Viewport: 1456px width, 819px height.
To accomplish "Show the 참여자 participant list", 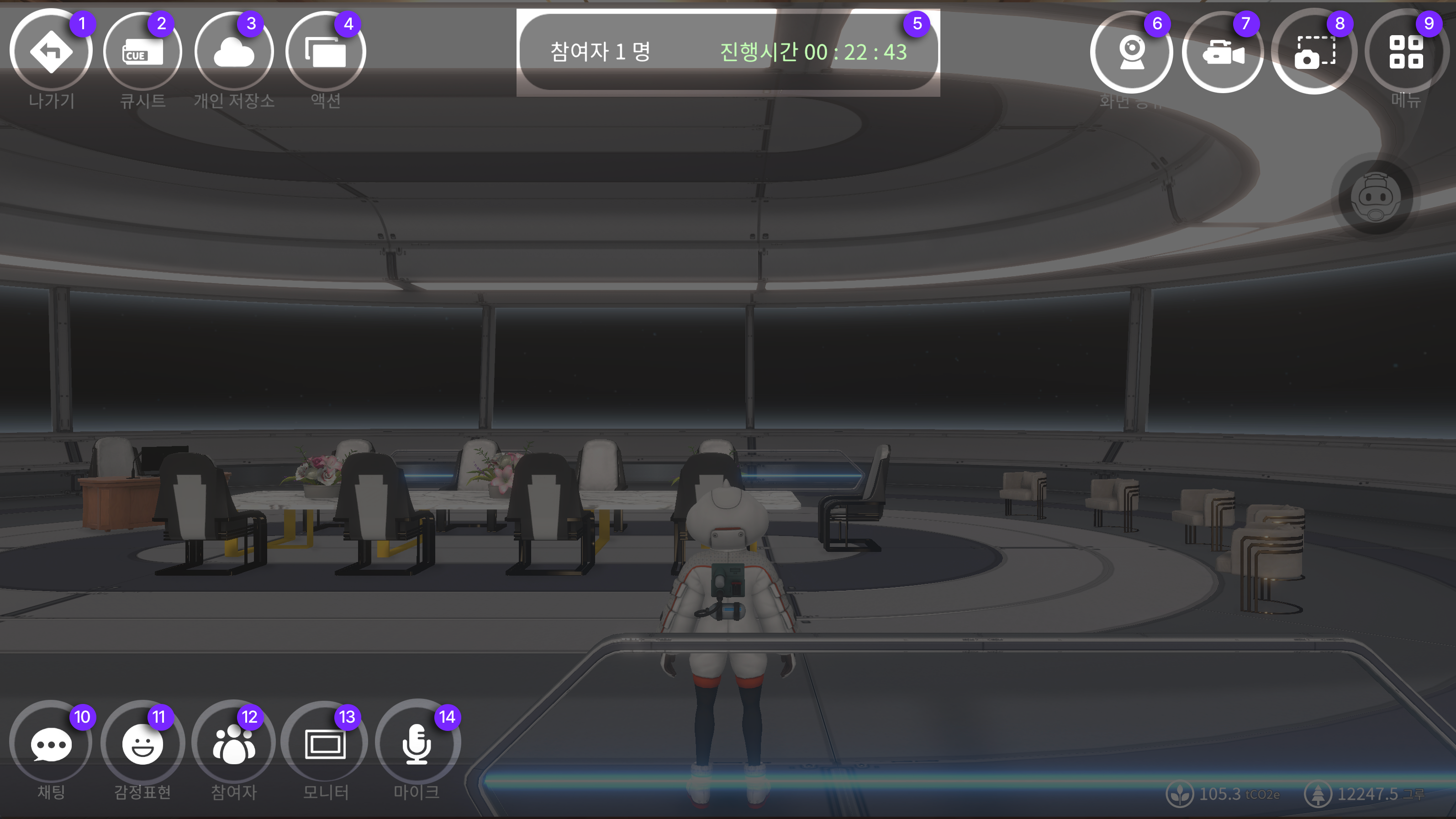I will pyautogui.click(x=234, y=744).
